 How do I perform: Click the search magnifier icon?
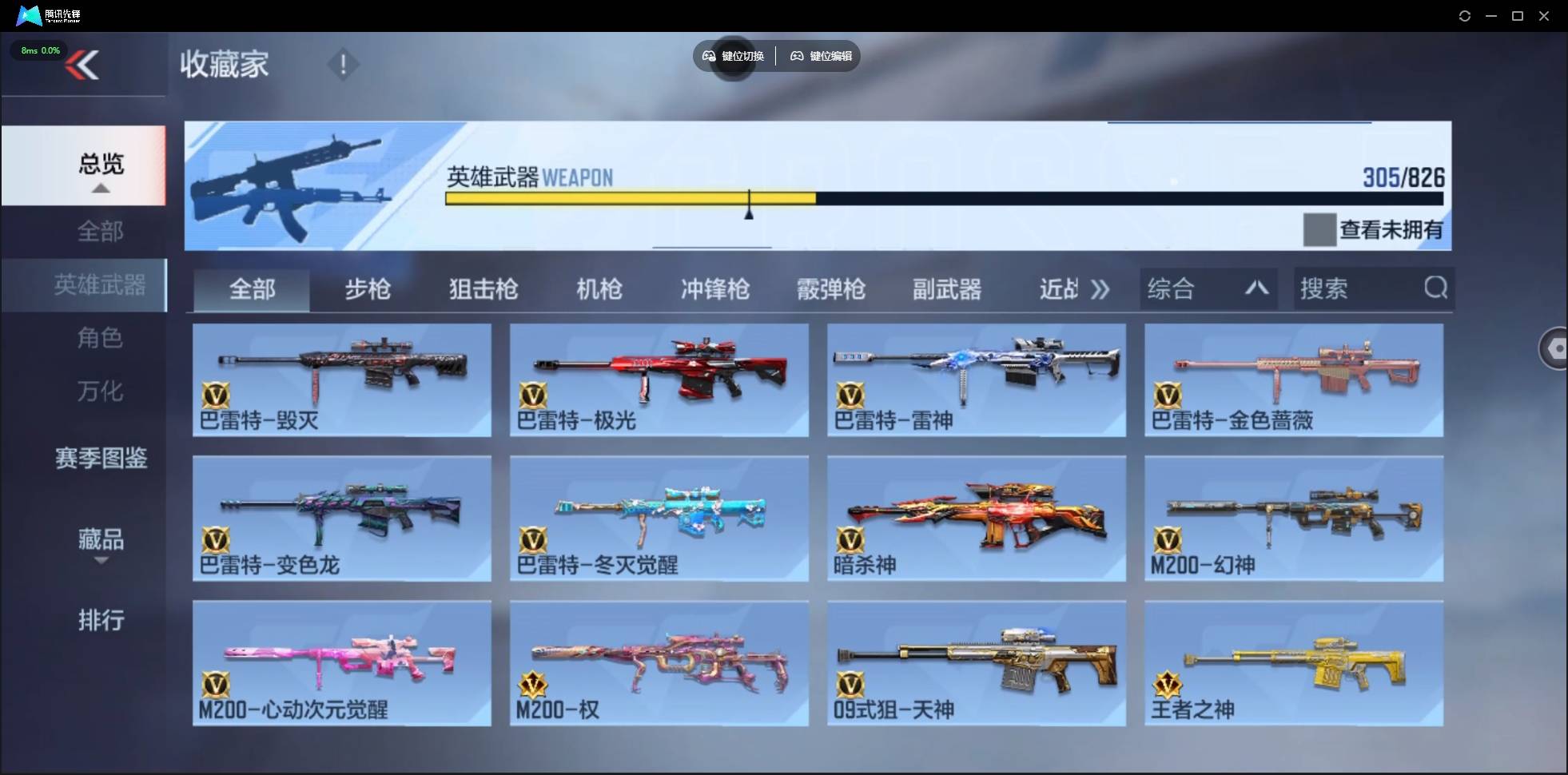point(1436,288)
